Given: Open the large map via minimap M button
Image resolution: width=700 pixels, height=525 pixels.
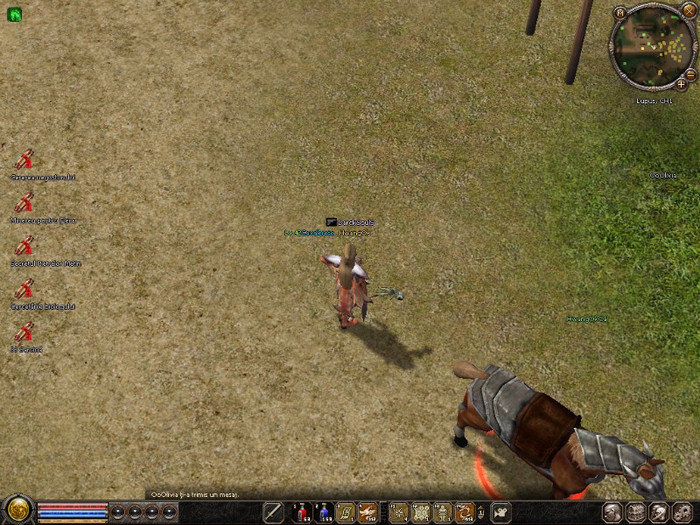Looking at the screenshot, I should [621, 13].
